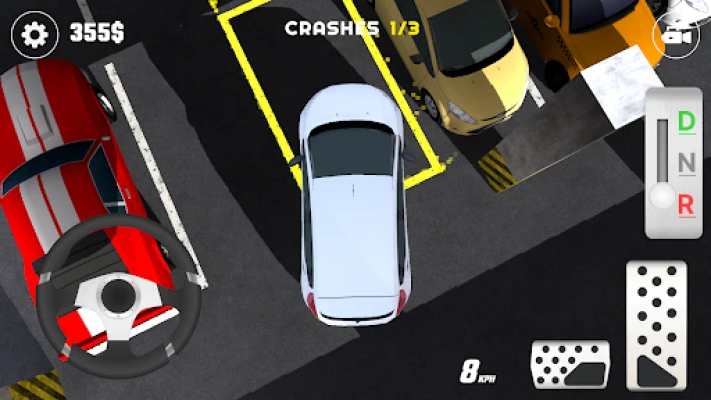Tap the brake pedal
The height and width of the screenshot is (400, 711).
(x=570, y=363)
